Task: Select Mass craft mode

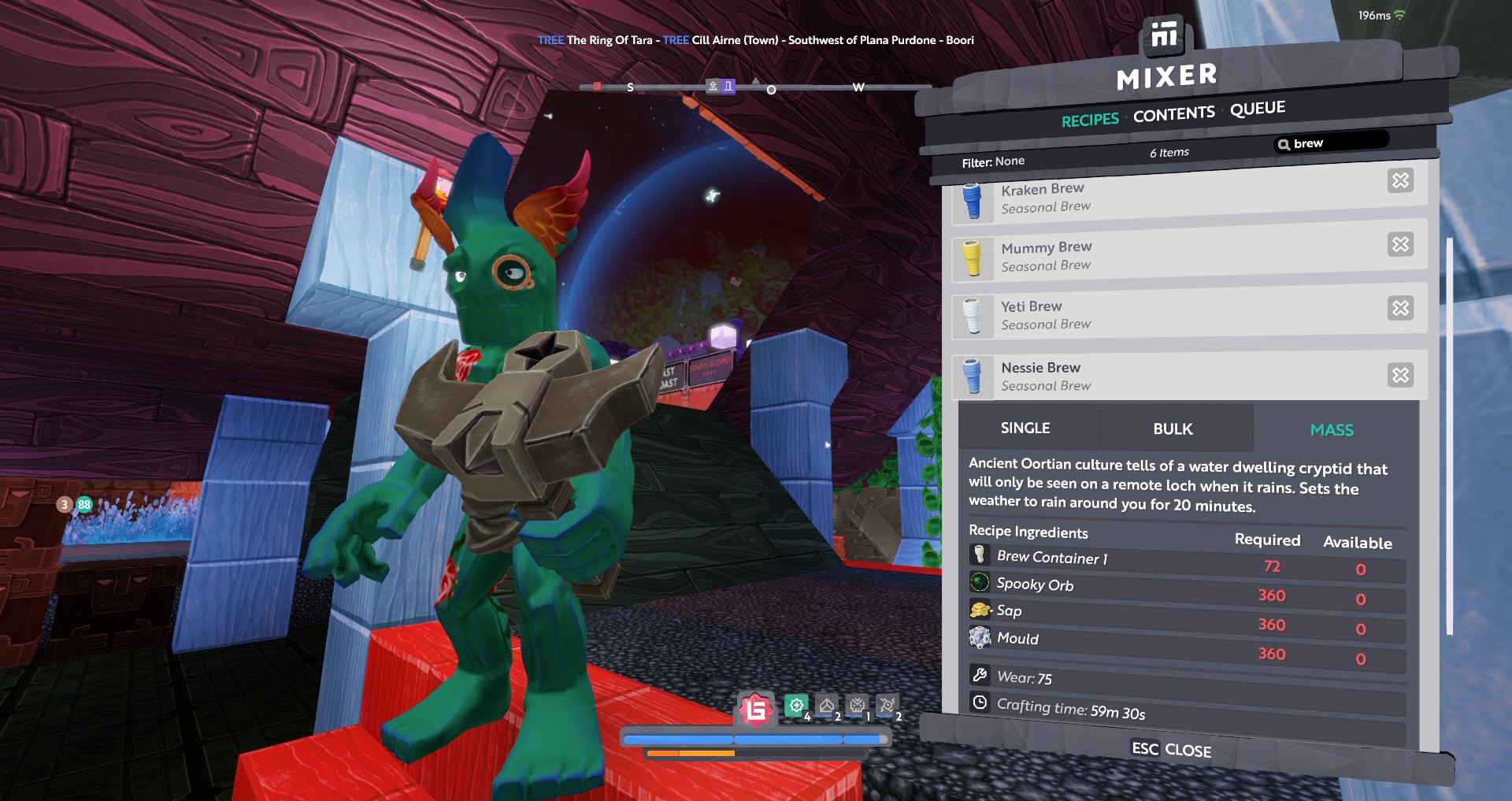Action: tap(1332, 430)
